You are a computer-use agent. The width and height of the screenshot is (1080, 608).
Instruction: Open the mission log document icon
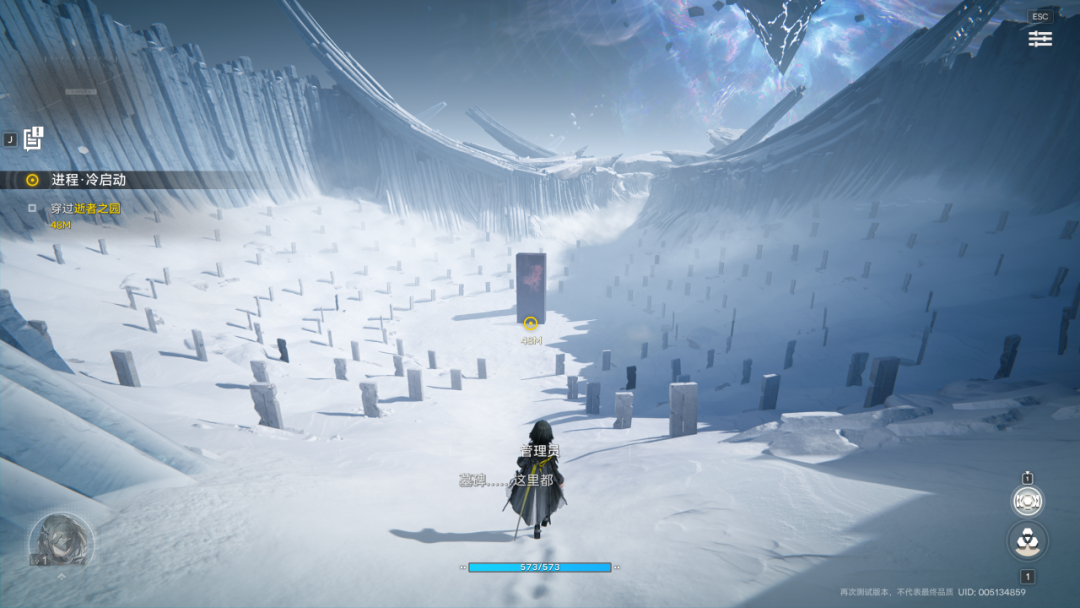pos(34,138)
